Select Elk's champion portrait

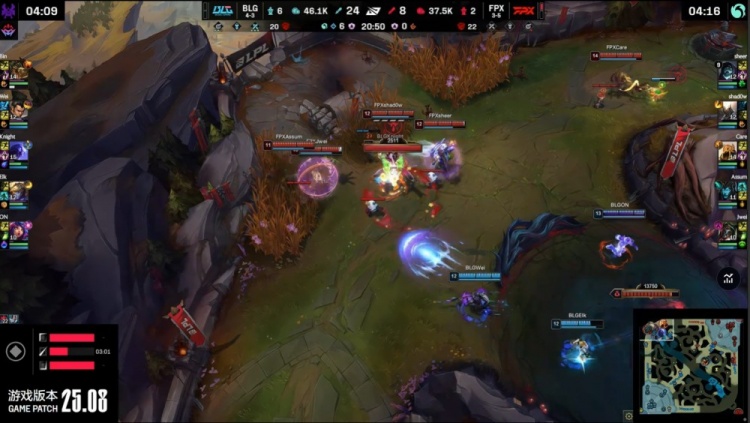19,191
